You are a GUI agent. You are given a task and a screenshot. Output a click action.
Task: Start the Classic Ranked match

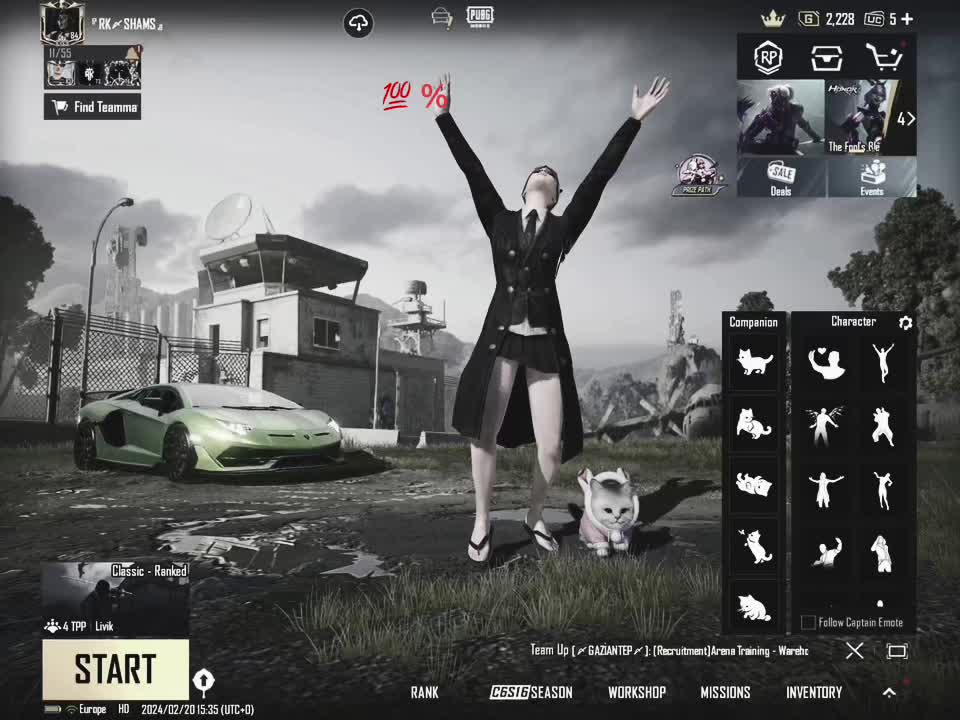tap(115, 669)
